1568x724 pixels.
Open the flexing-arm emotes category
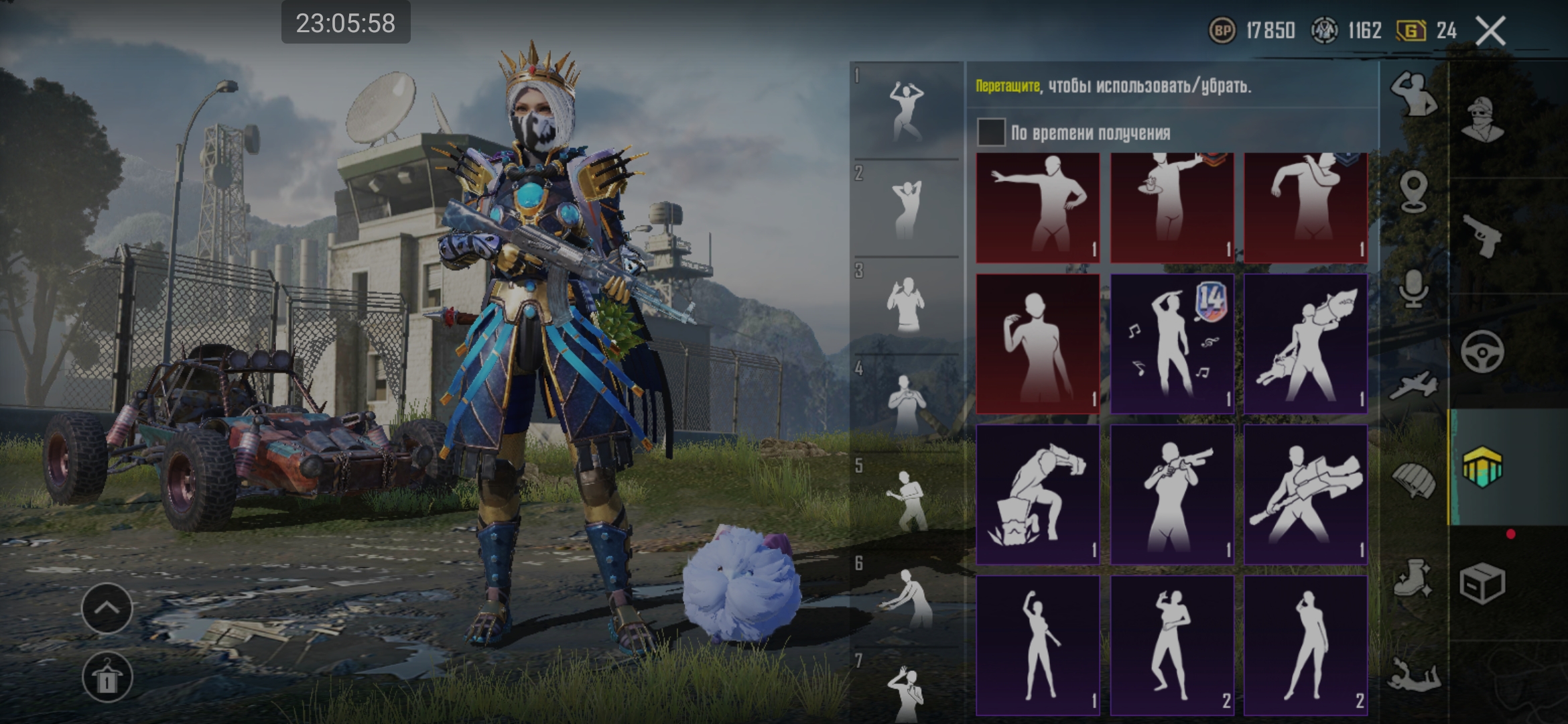(1413, 95)
